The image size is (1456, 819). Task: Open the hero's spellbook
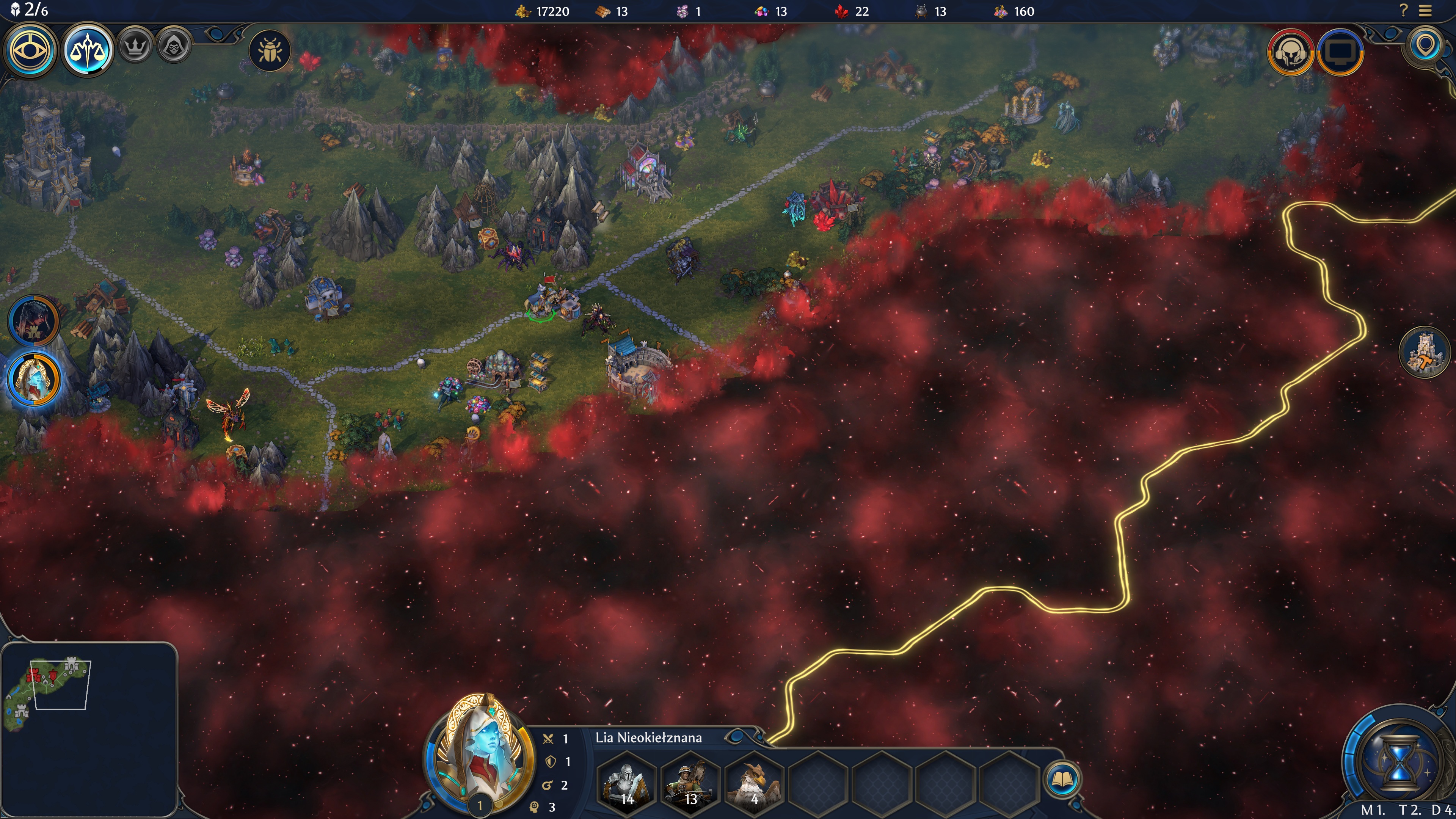pos(1062,780)
